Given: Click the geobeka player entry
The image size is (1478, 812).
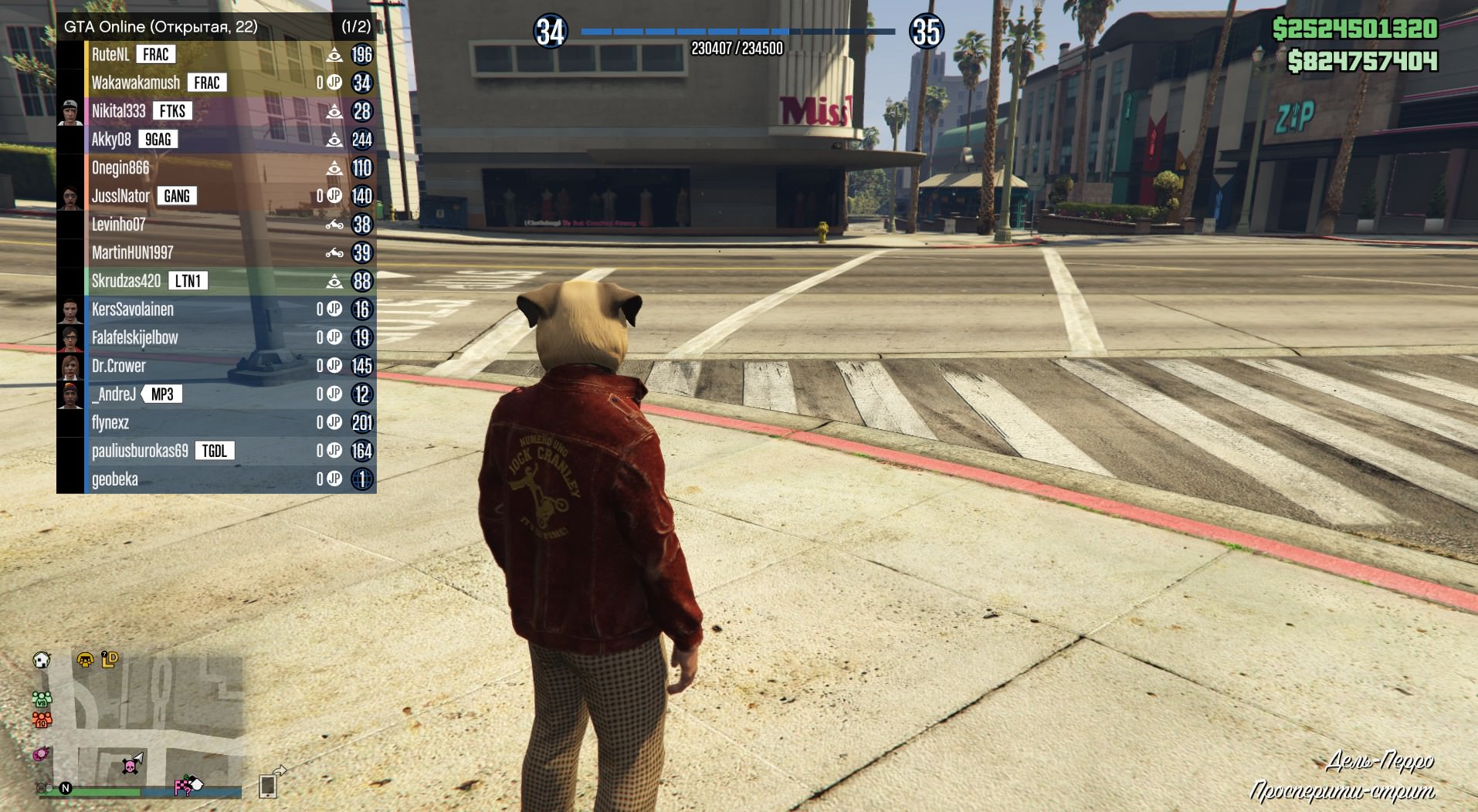Looking at the screenshot, I should pos(114,479).
